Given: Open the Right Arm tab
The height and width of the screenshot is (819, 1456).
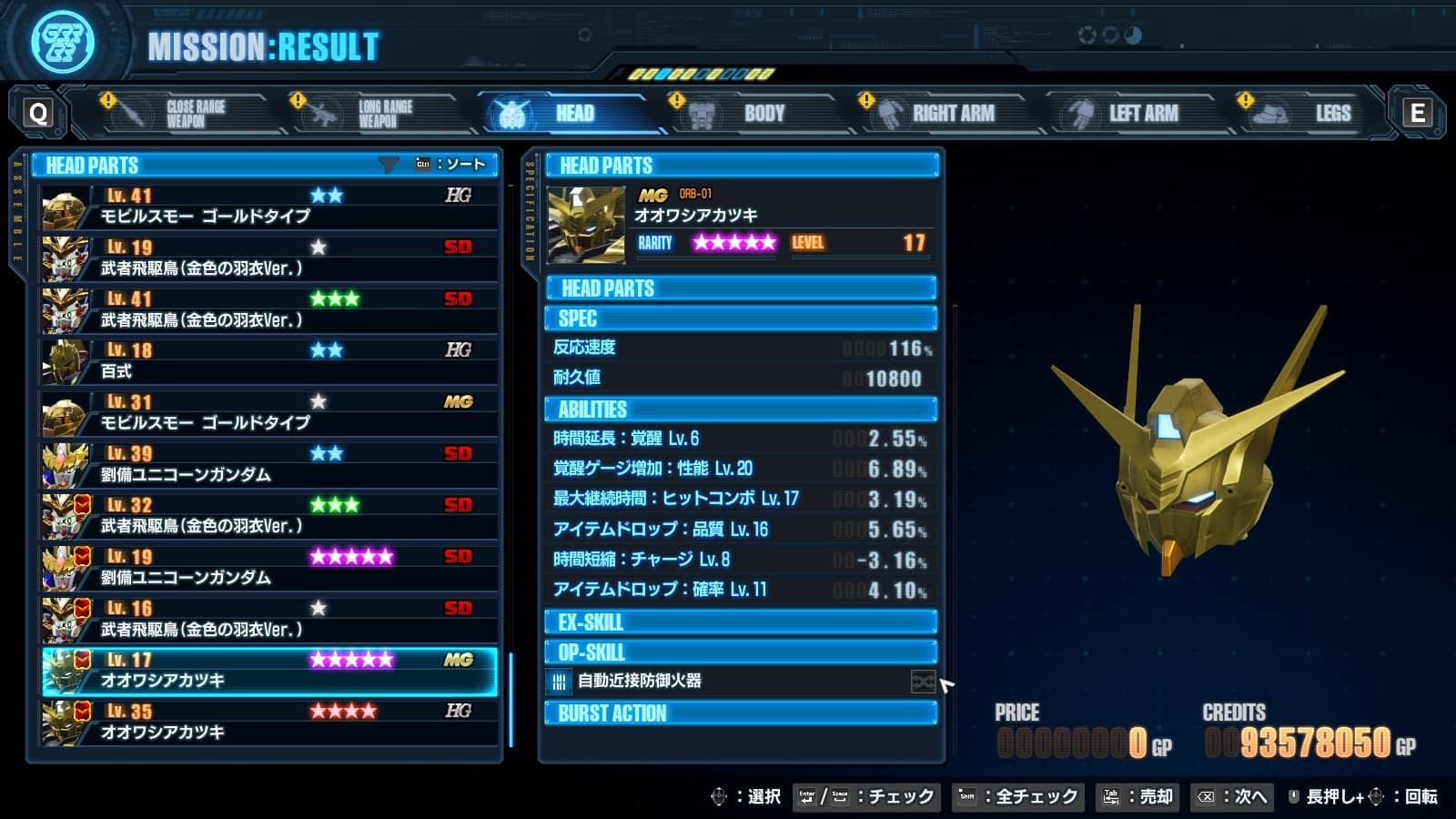Looking at the screenshot, I should click(946, 114).
